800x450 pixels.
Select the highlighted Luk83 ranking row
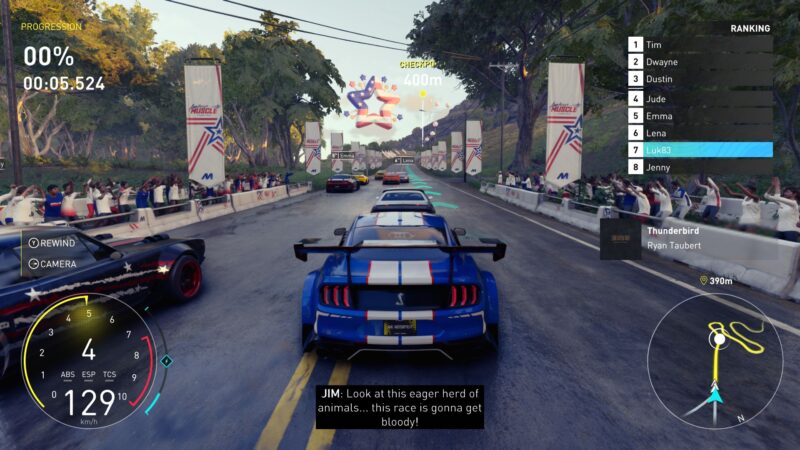(700, 150)
